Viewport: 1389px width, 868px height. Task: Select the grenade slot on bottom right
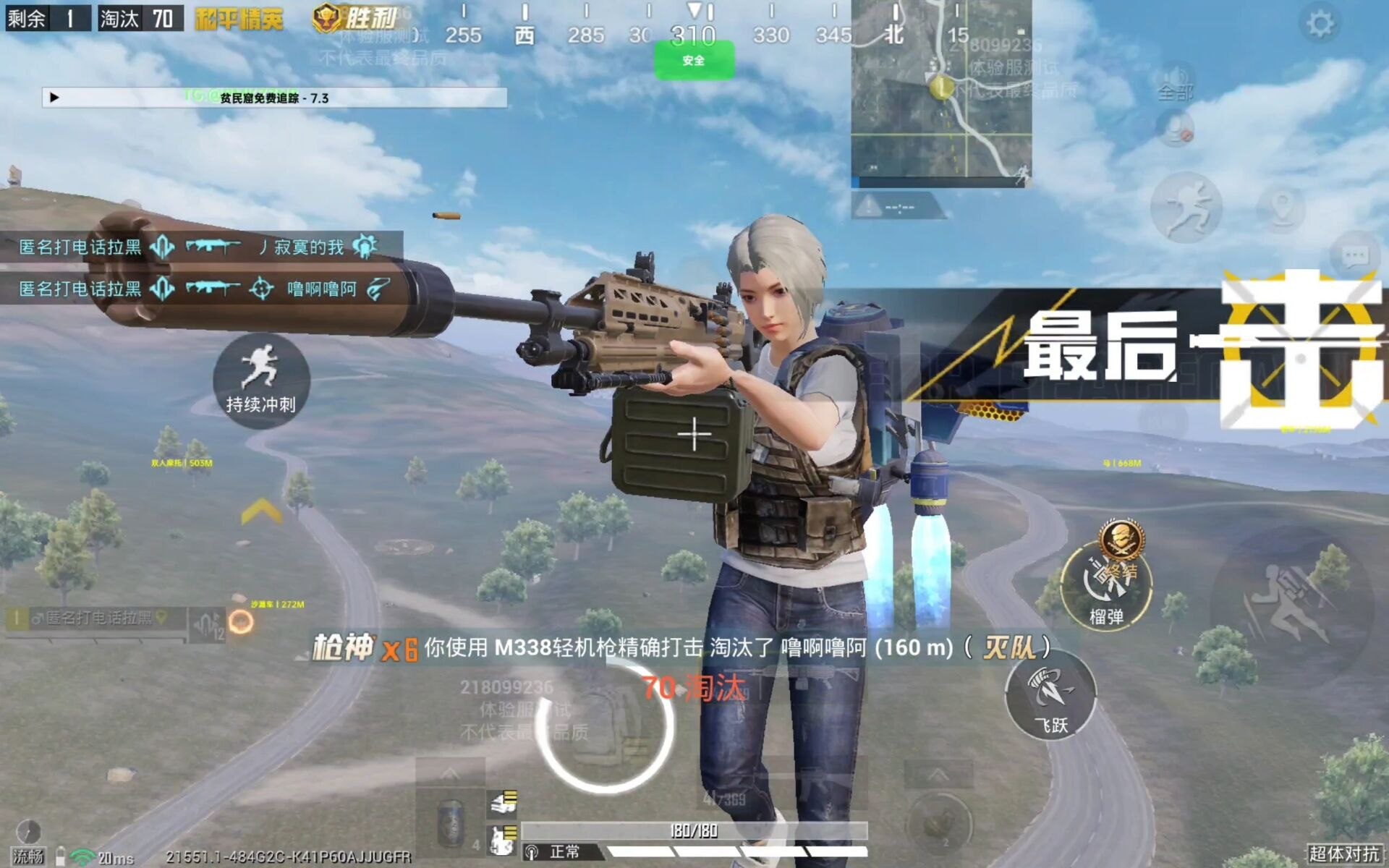[940, 825]
